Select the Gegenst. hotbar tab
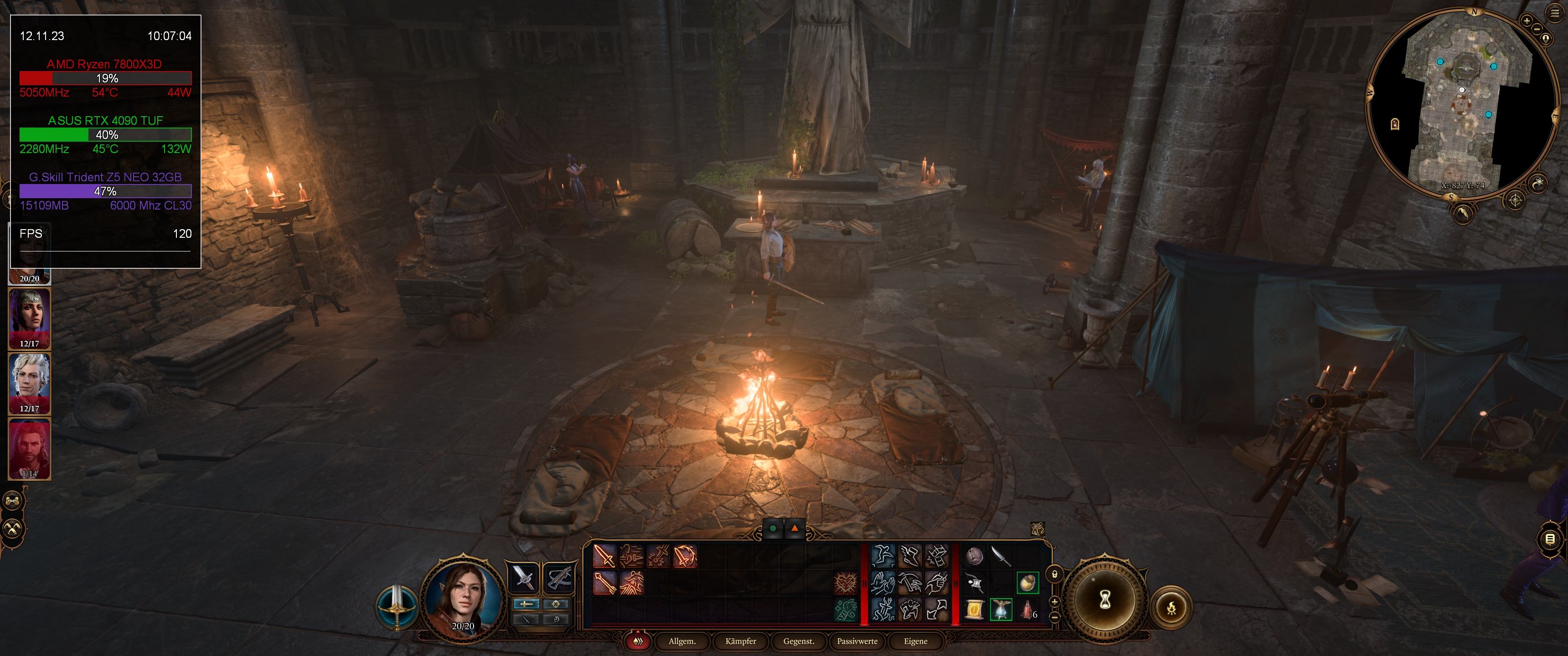Image resolution: width=1568 pixels, height=656 pixels. point(799,641)
